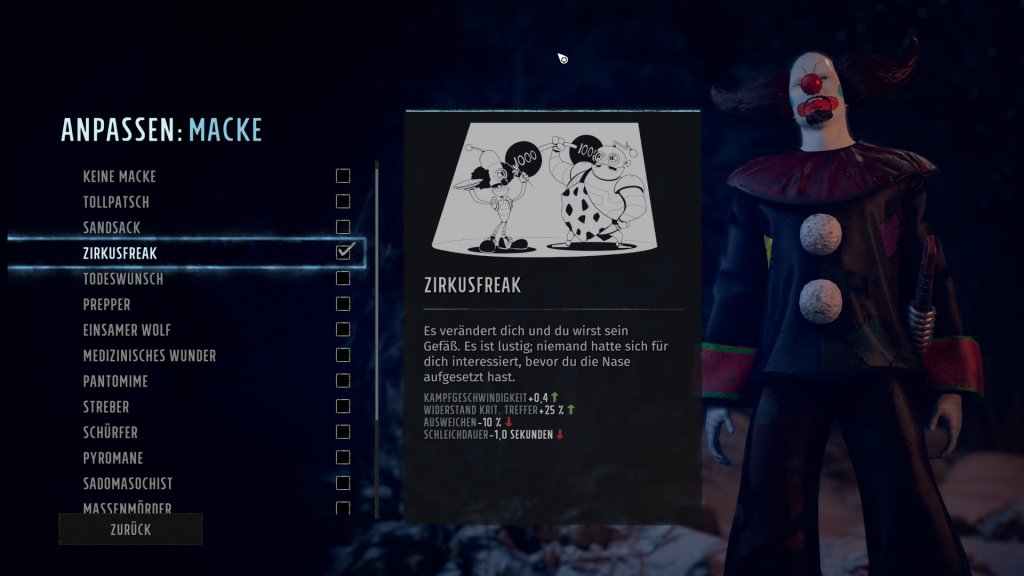Pick the Sandsack quirk entry
1024x576 pixels.
point(113,228)
